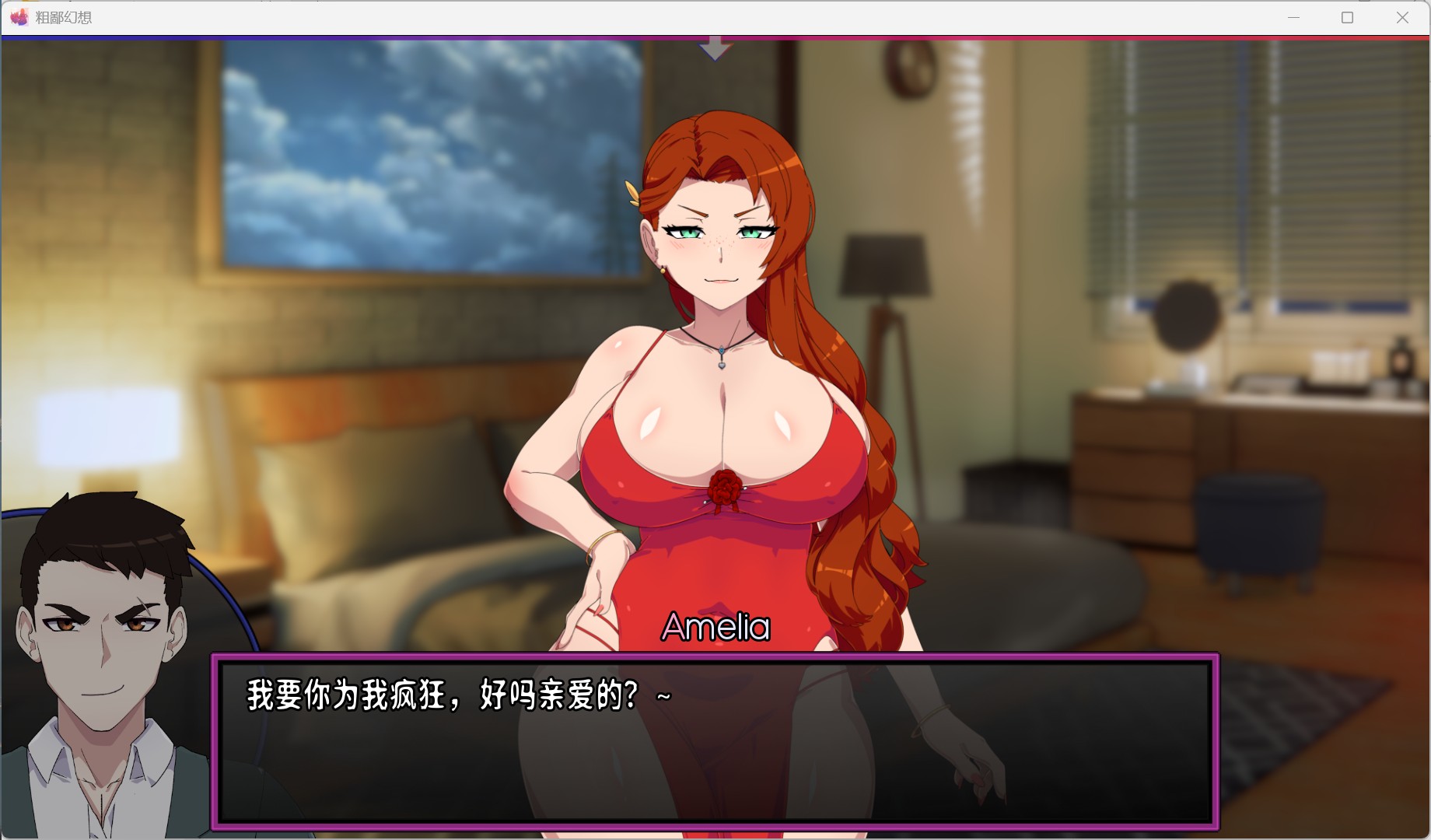The width and height of the screenshot is (1431, 840).
Task: Minimize the 粗鄙幻想 game window
Action: (x=1293, y=17)
